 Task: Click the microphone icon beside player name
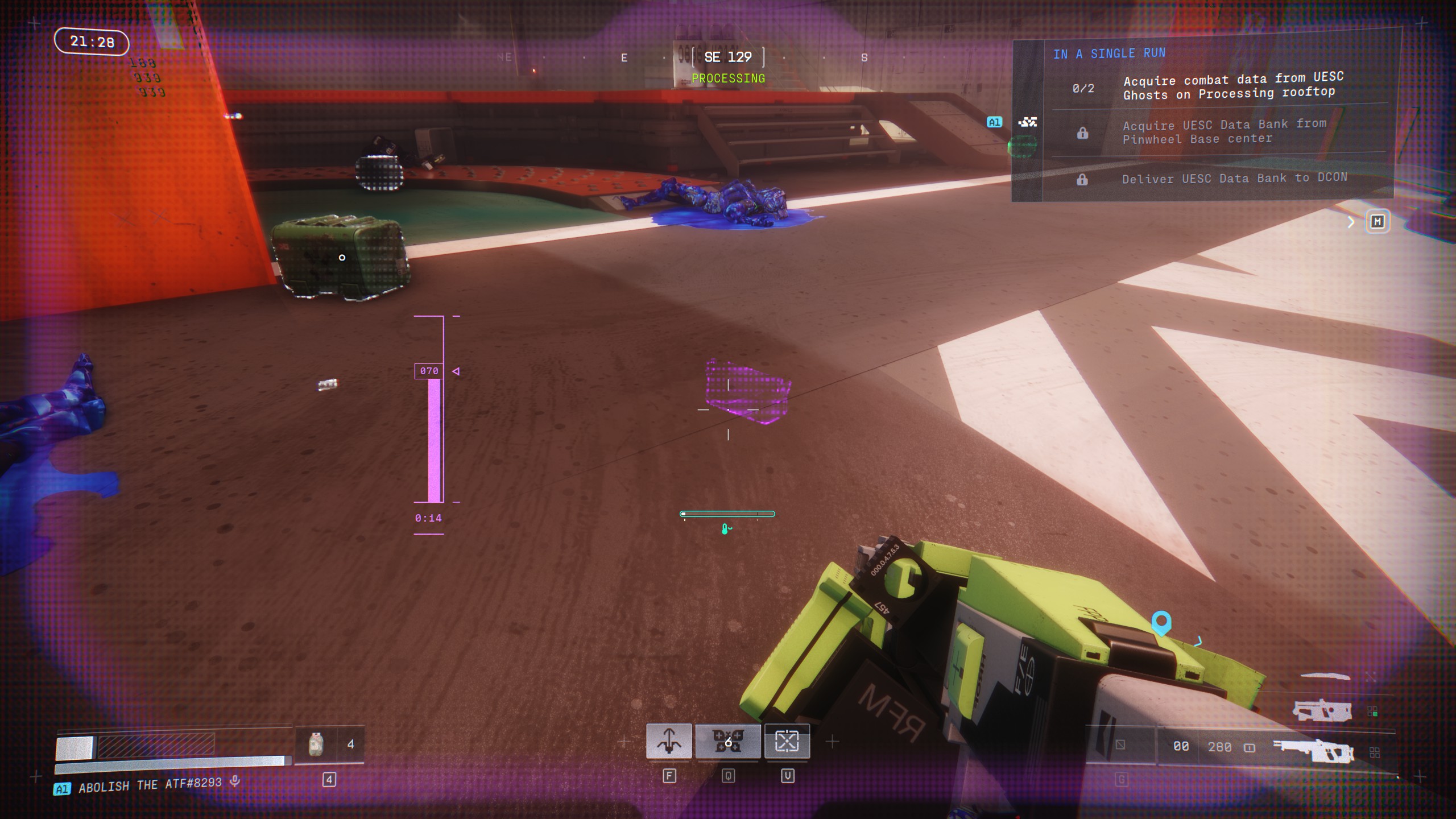[x=234, y=782]
